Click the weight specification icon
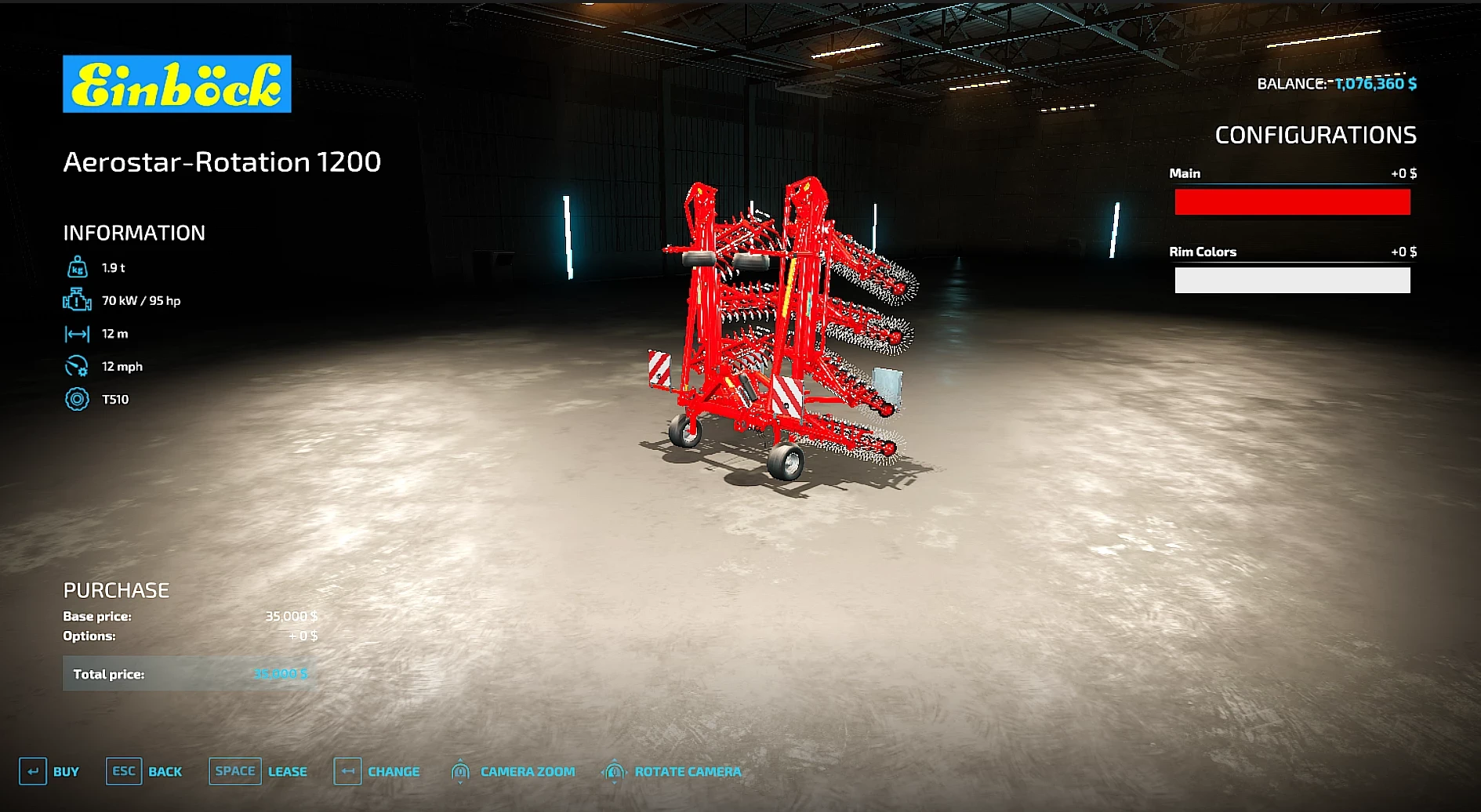This screenshot has width=1481, height=812. pos(76,267)
